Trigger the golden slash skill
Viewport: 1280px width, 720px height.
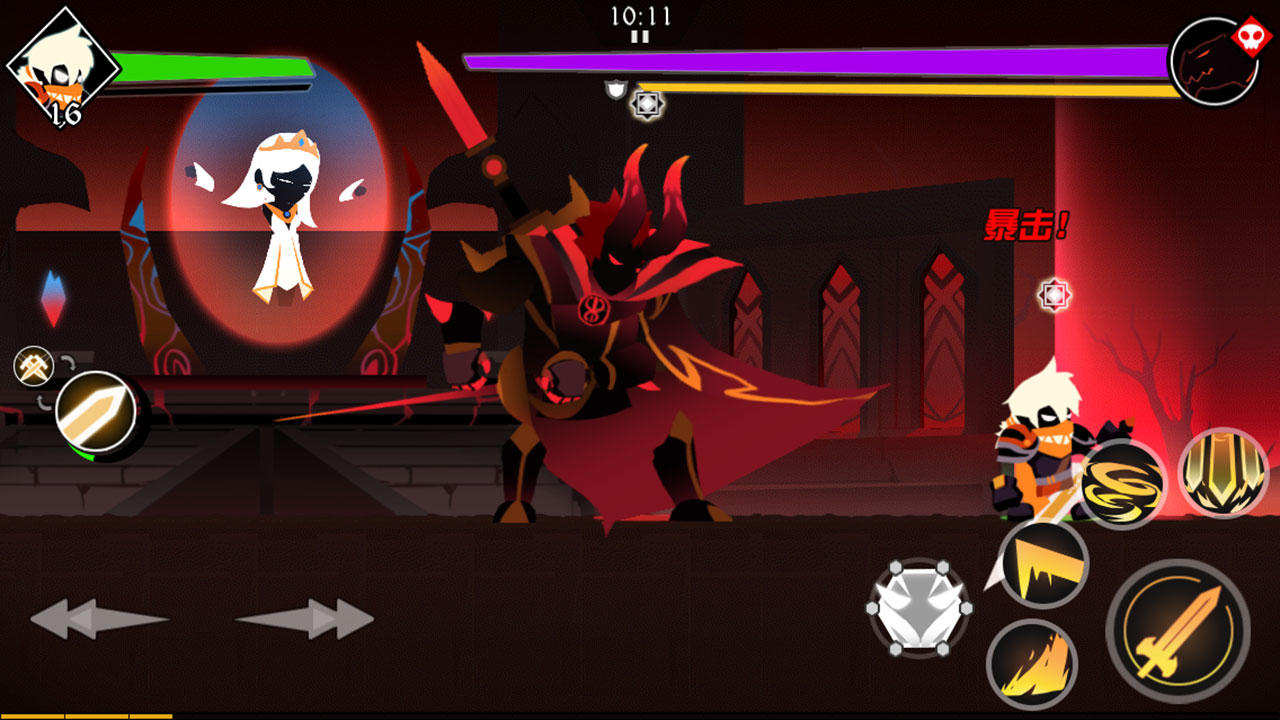point(1044,564)
